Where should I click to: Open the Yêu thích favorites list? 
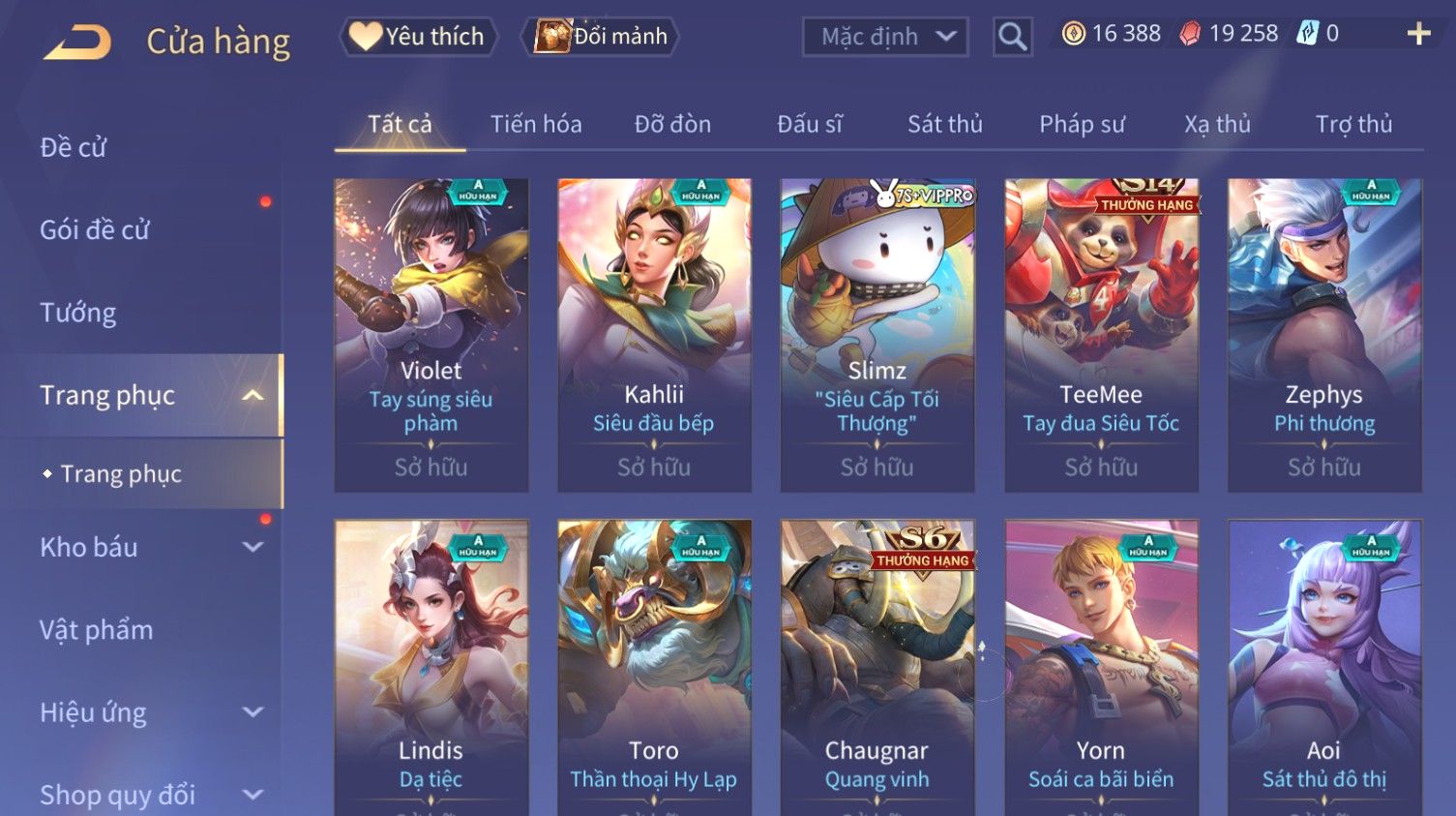click(418, 37)
